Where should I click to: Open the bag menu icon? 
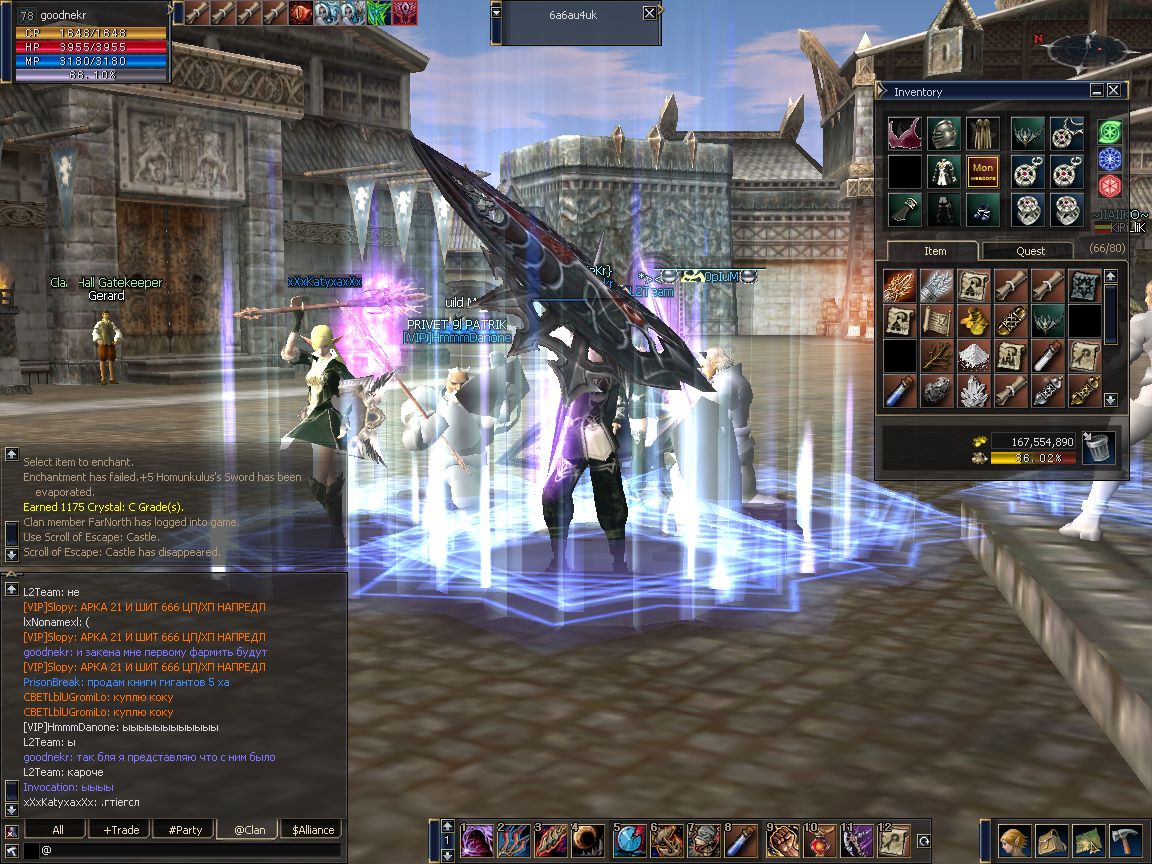(x=1050, y=840)
